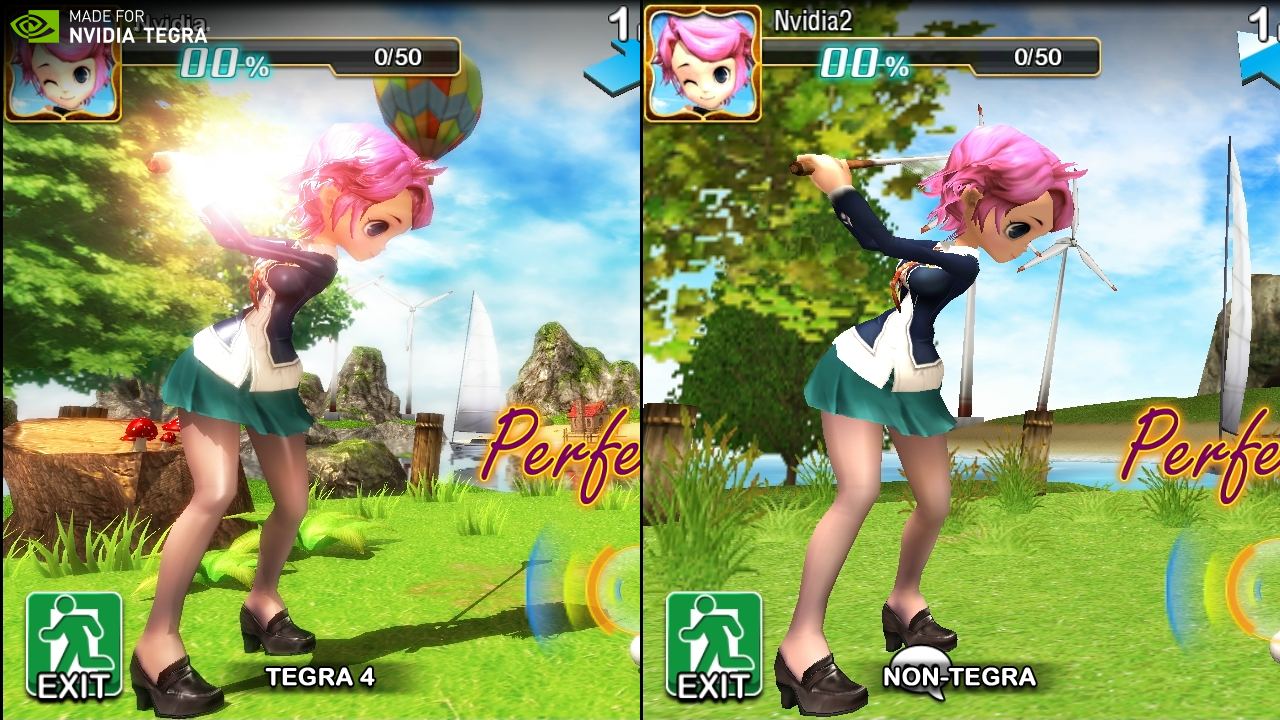Click the 0/50 counter on Tegra side
Screen dimensions: 1280x720
click(397, 57)
